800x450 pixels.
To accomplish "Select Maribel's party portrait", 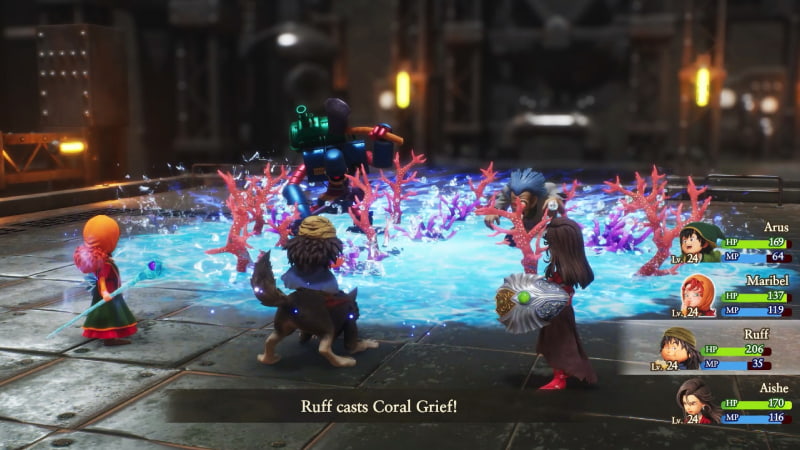I will [x=697, y=295].
